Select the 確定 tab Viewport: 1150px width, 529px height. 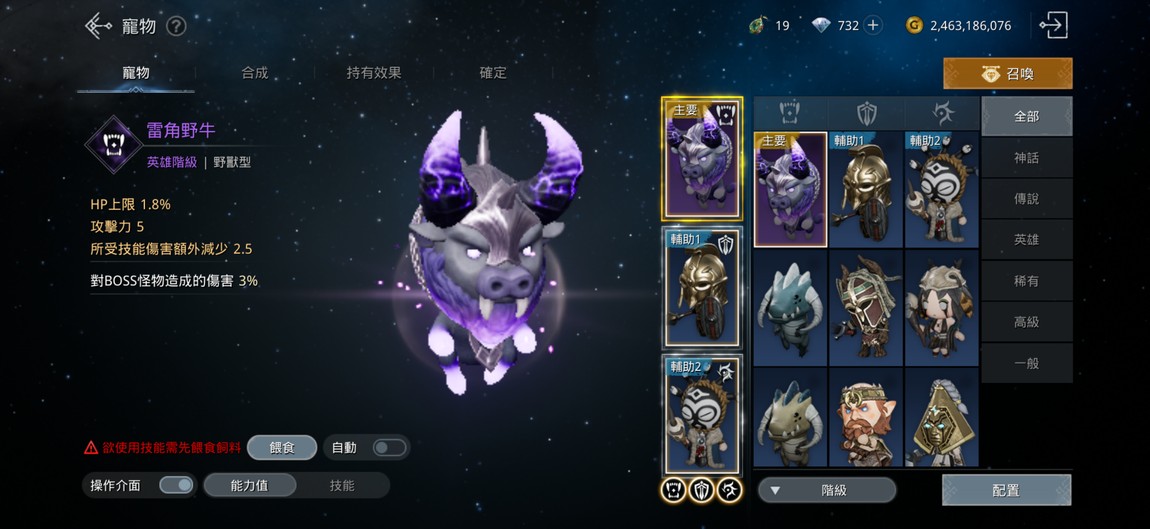click(x=493, y=73)
